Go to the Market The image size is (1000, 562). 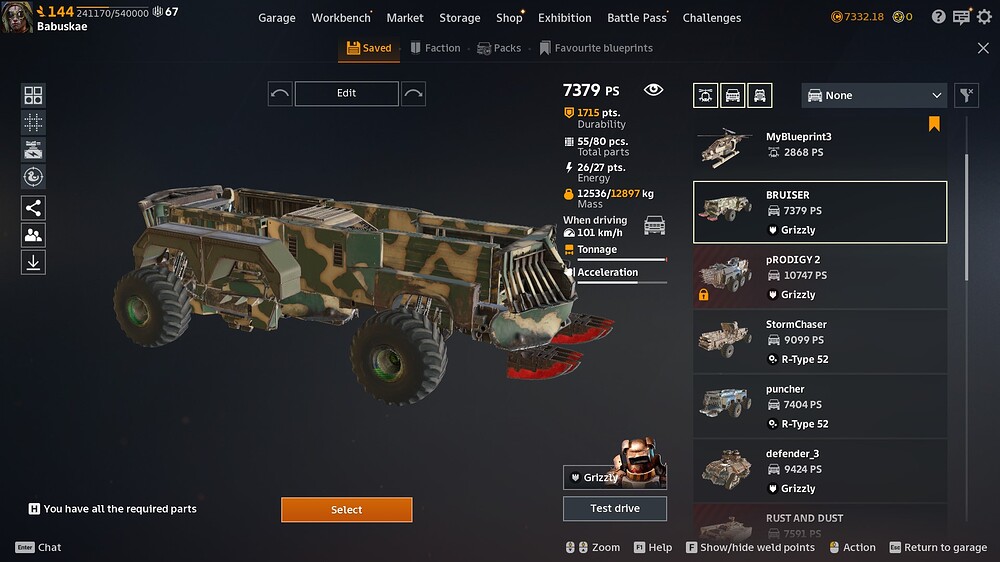(405, 18)
